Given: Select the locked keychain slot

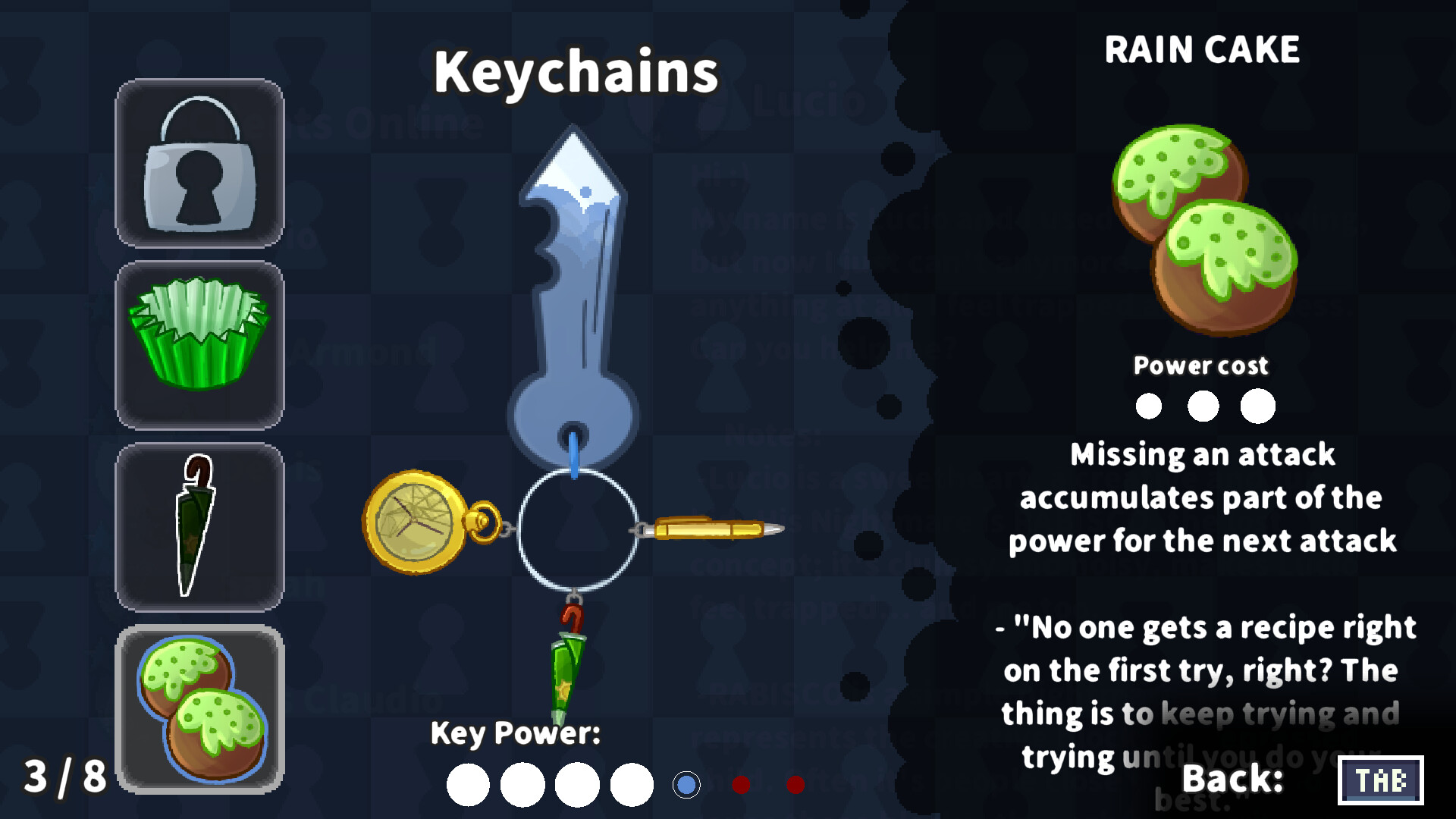Looking at the screenshot, I should tap(199, 164).
